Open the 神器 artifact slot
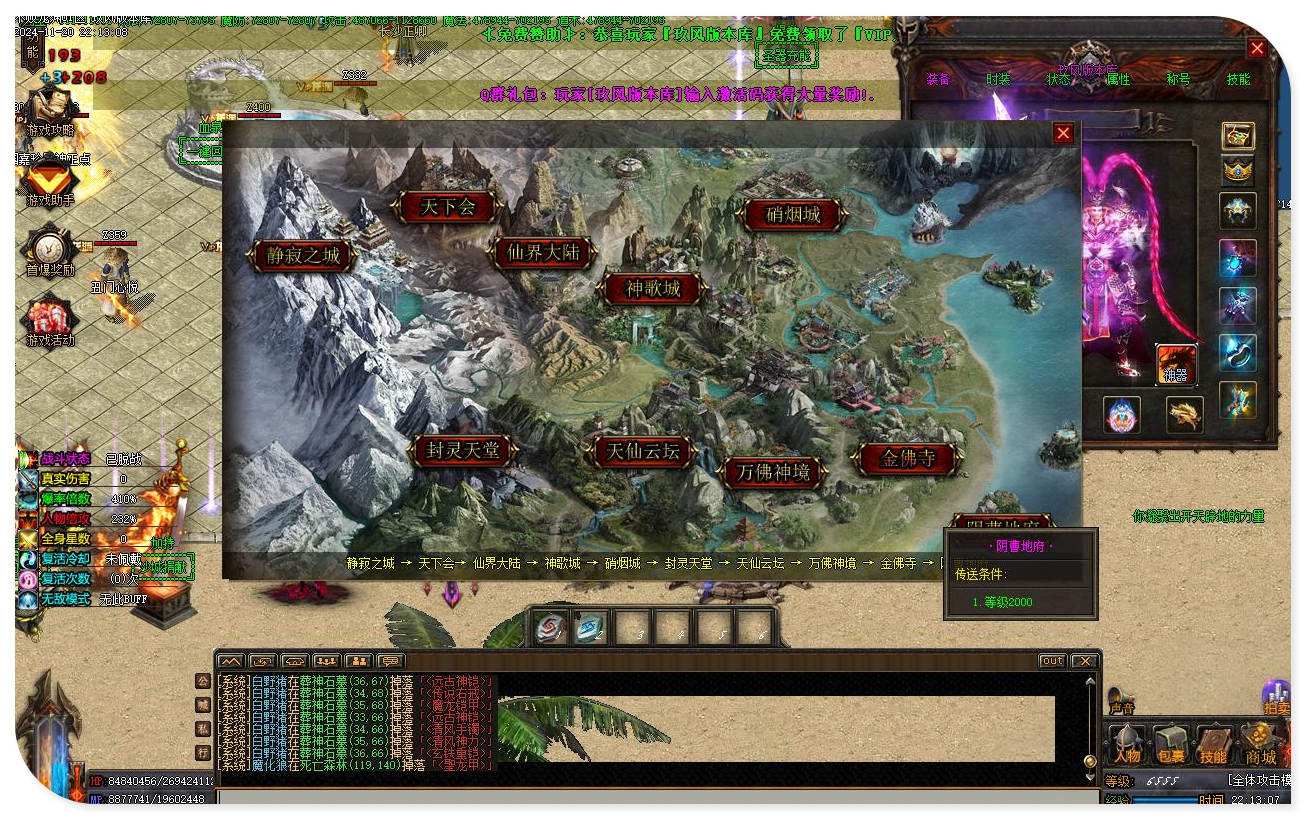1306x819 pixels. pyautogui.click(x=1177, y=364)
